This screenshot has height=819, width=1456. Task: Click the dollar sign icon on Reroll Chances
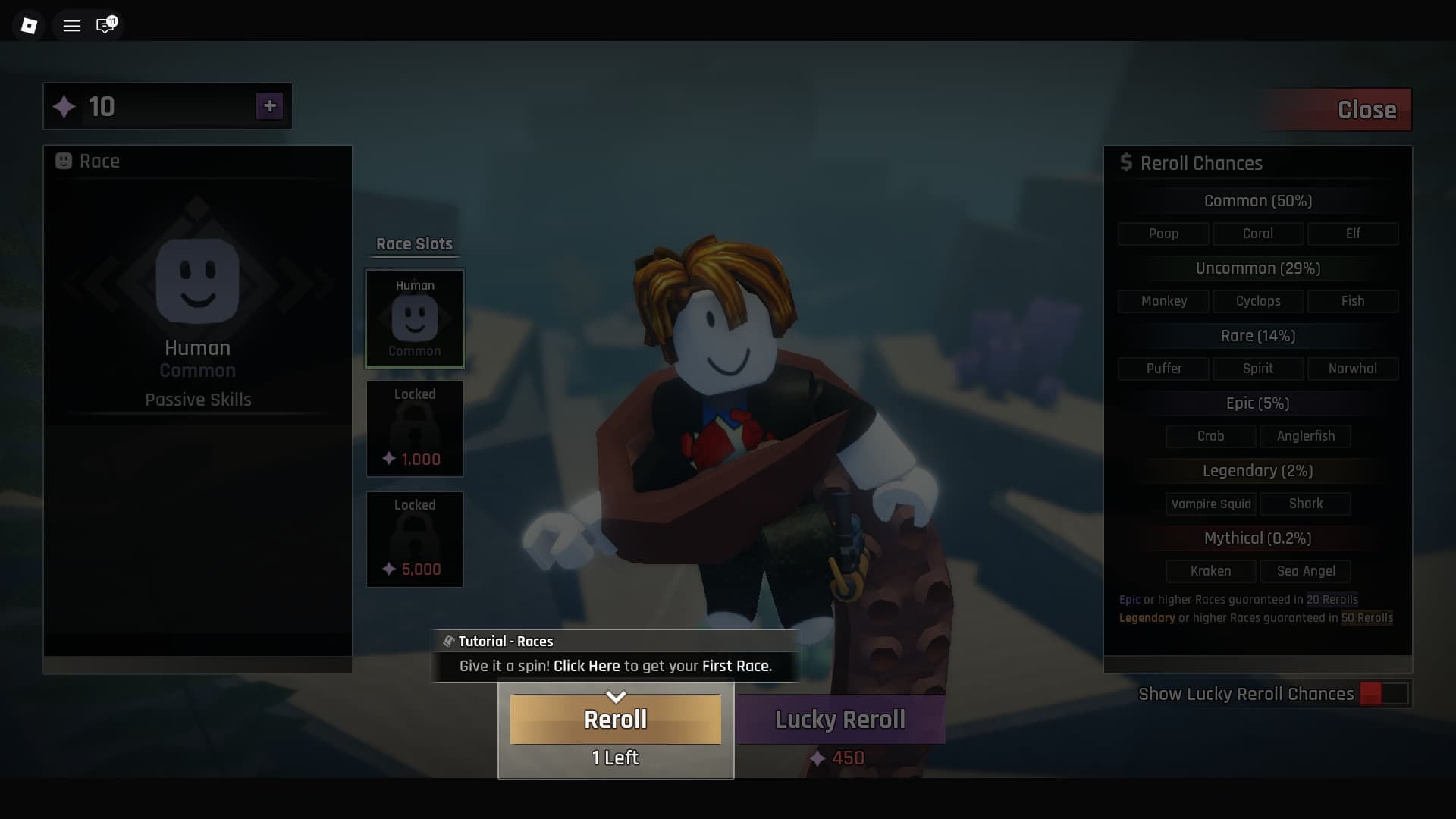tap(1127, 162)
